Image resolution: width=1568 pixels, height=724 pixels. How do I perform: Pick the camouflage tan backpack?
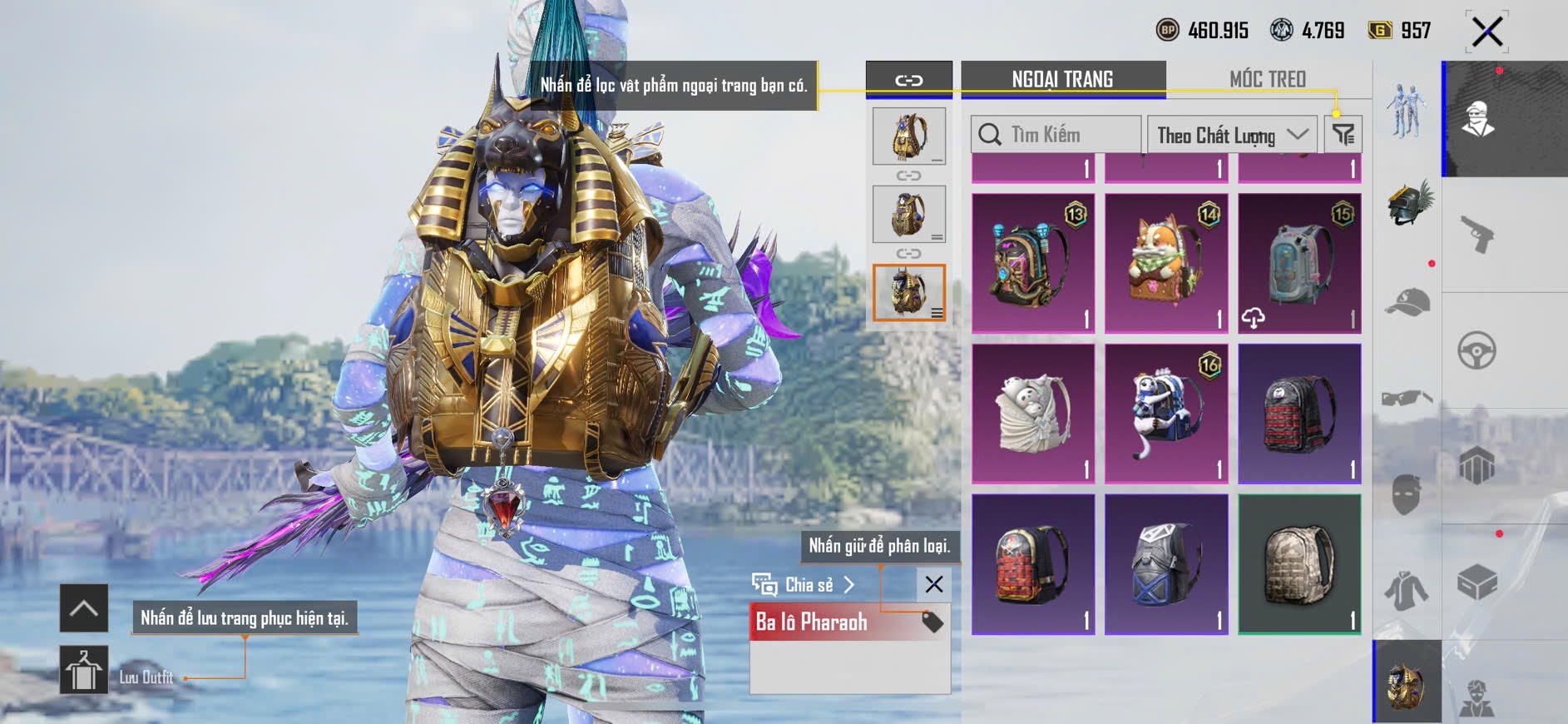click(x=1299, y=564)
